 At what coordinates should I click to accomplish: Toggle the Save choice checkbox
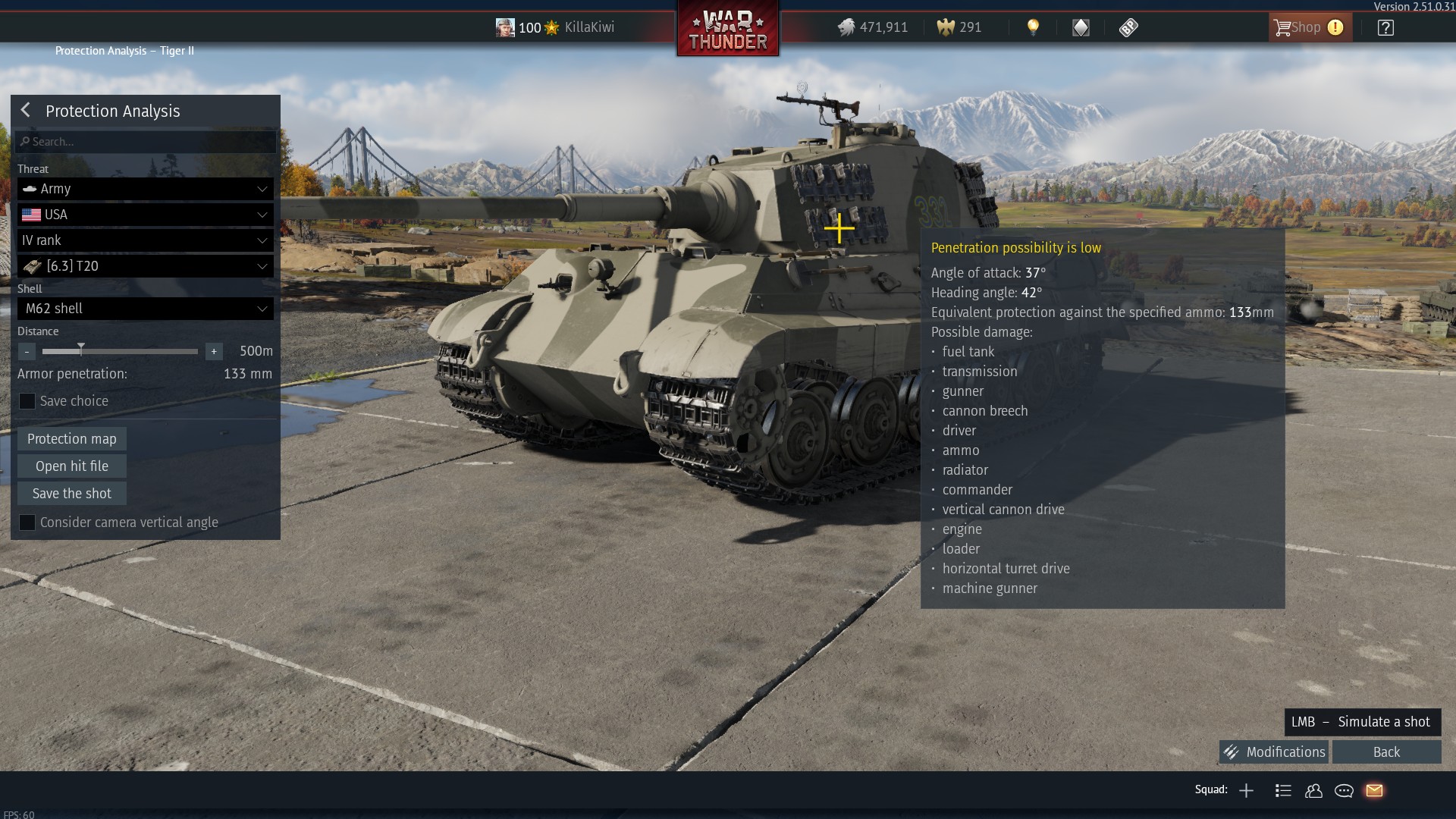click(x=27, y=401)
